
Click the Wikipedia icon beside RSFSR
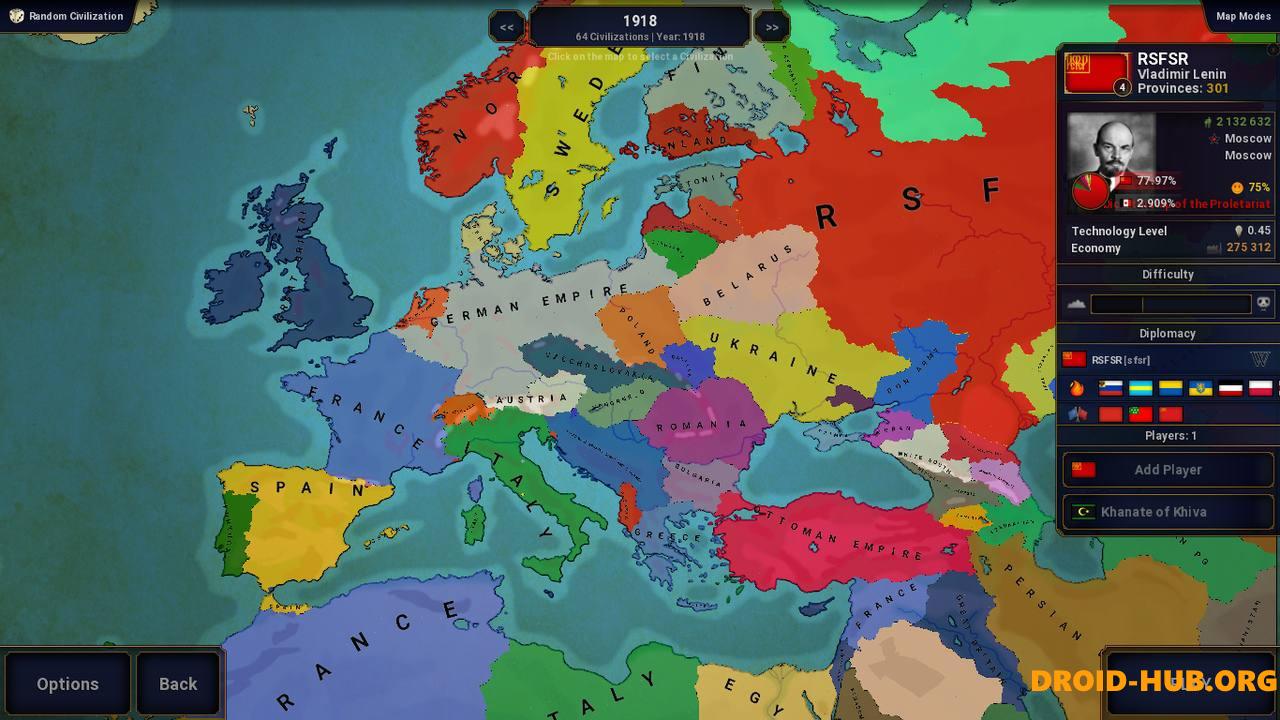click(x=1261, y=360)
